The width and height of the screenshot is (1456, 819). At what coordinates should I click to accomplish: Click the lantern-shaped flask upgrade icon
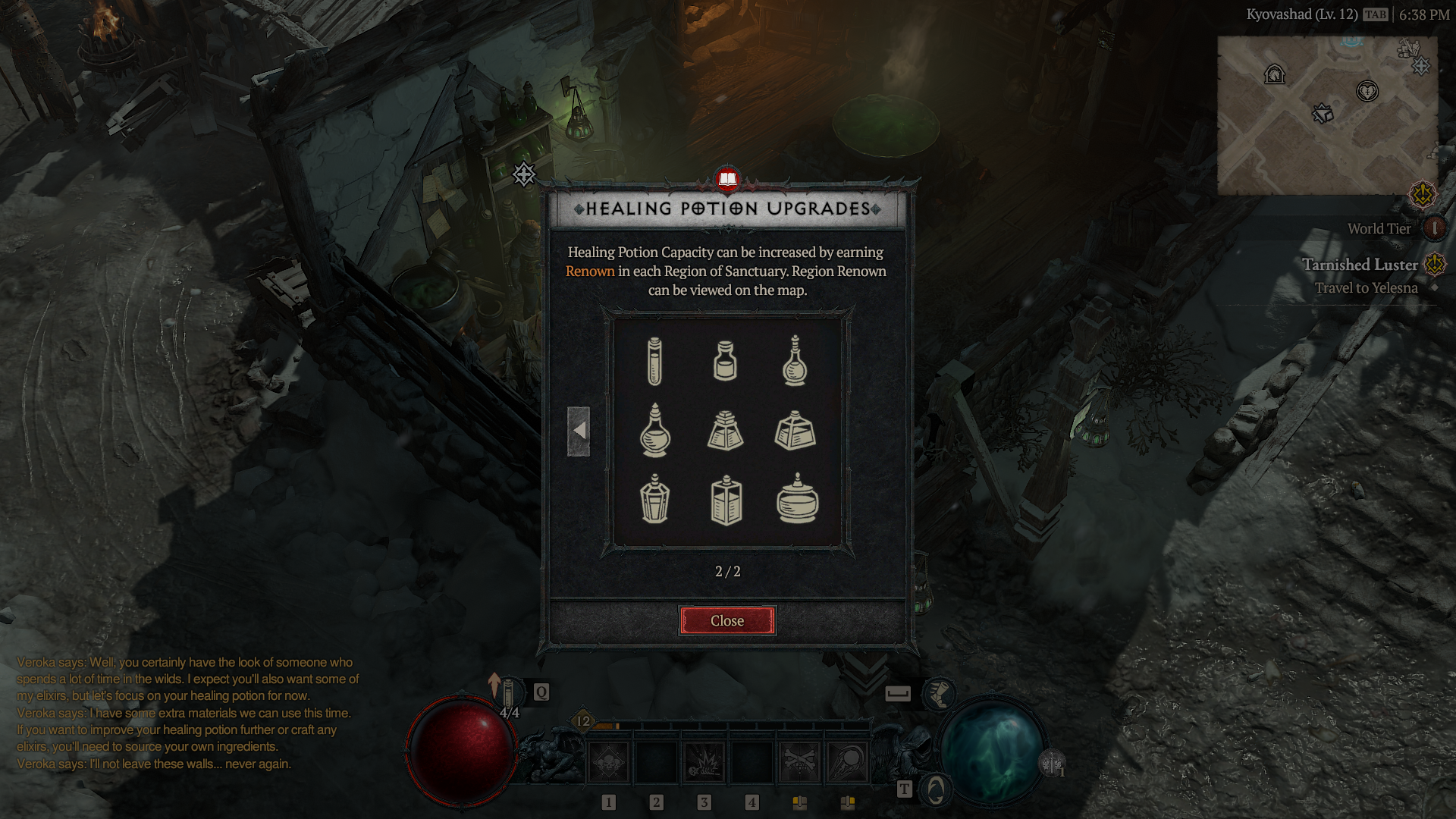[657, 502]
